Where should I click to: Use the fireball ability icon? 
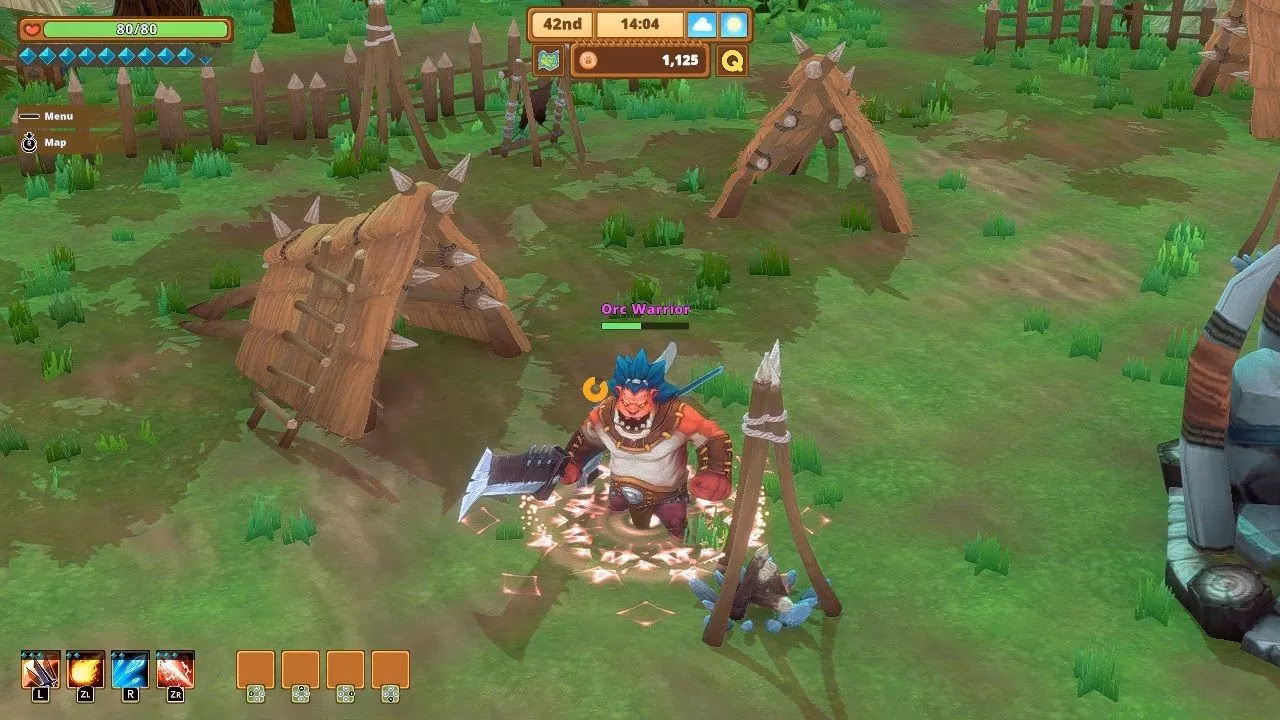click(85, 670)
